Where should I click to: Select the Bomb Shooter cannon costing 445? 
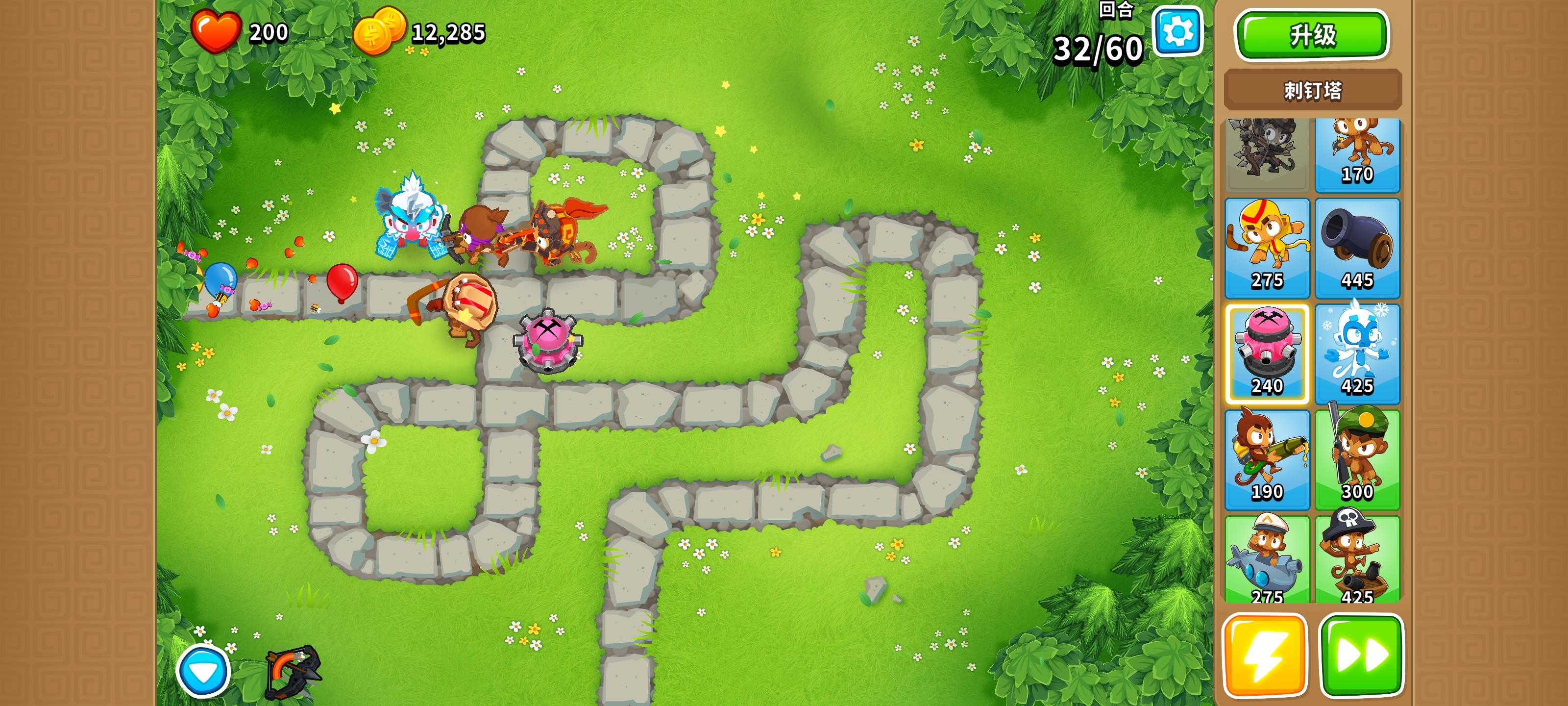[x=1358, y=246]
